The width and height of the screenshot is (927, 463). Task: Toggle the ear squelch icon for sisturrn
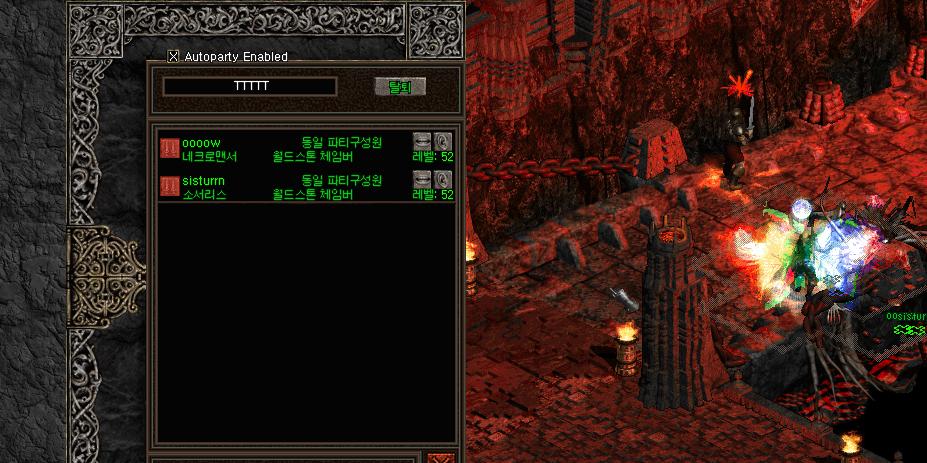point(443,179)
